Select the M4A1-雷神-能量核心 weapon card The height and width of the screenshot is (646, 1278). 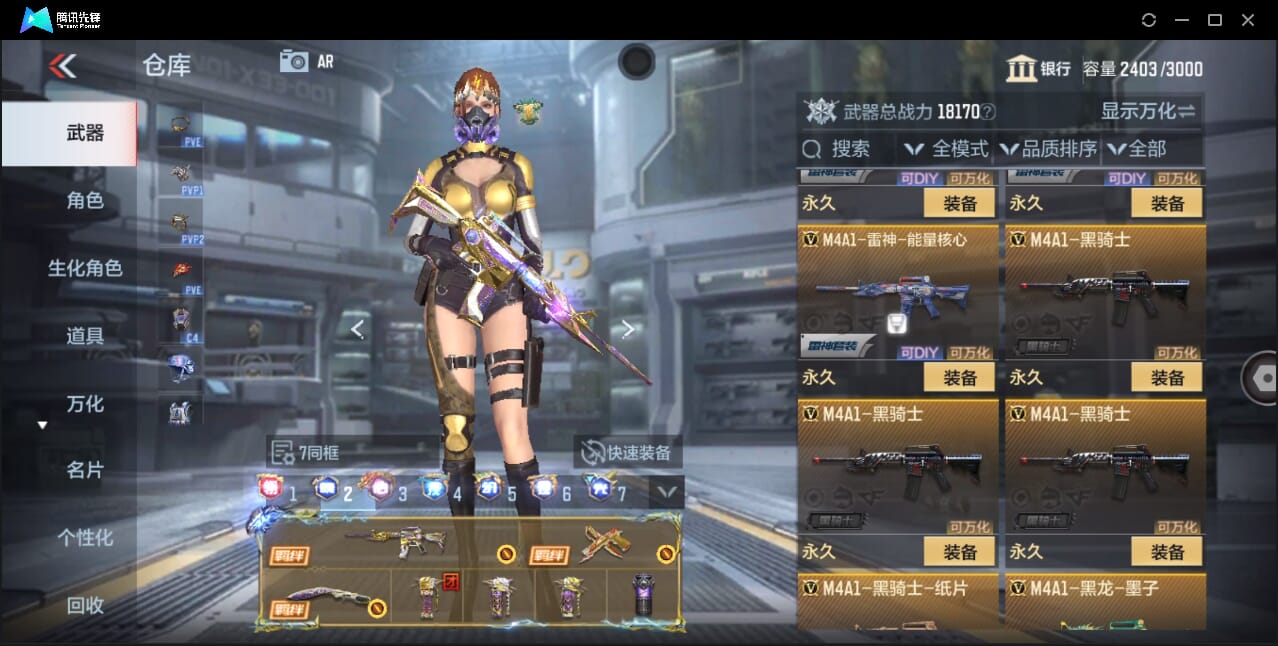click(x=897, y=292)
